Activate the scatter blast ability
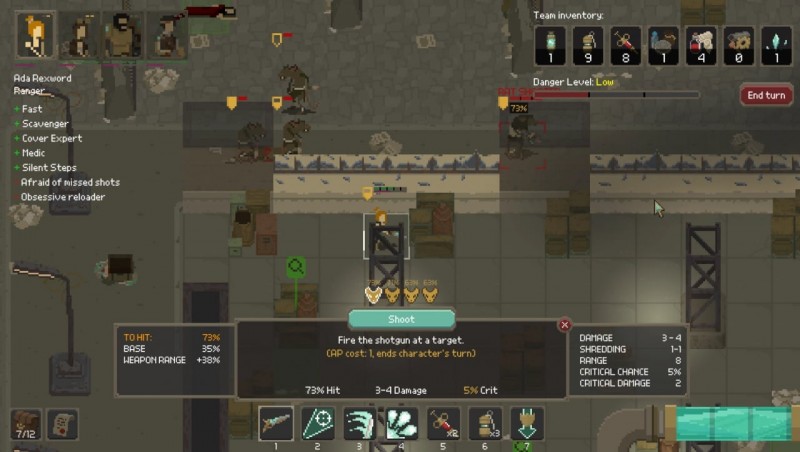 point(402,423)
